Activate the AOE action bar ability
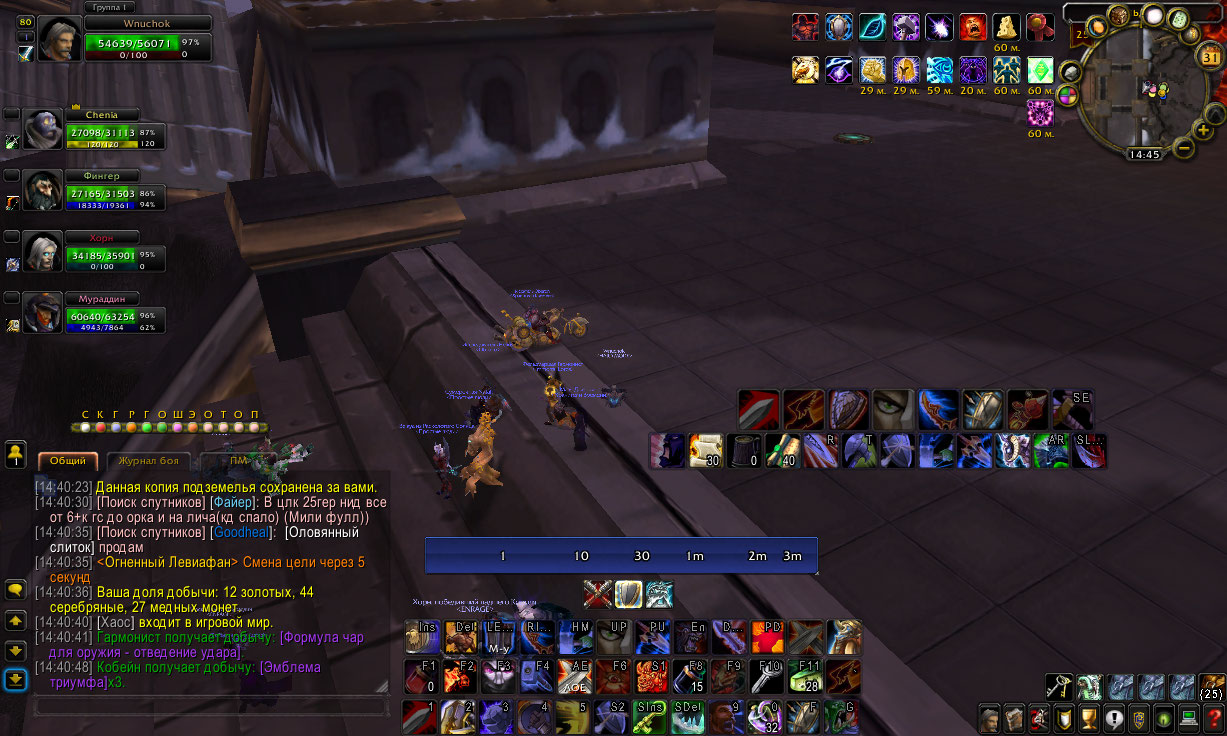1227x736 pixels. pyautogui.click(x=574, y=676)
